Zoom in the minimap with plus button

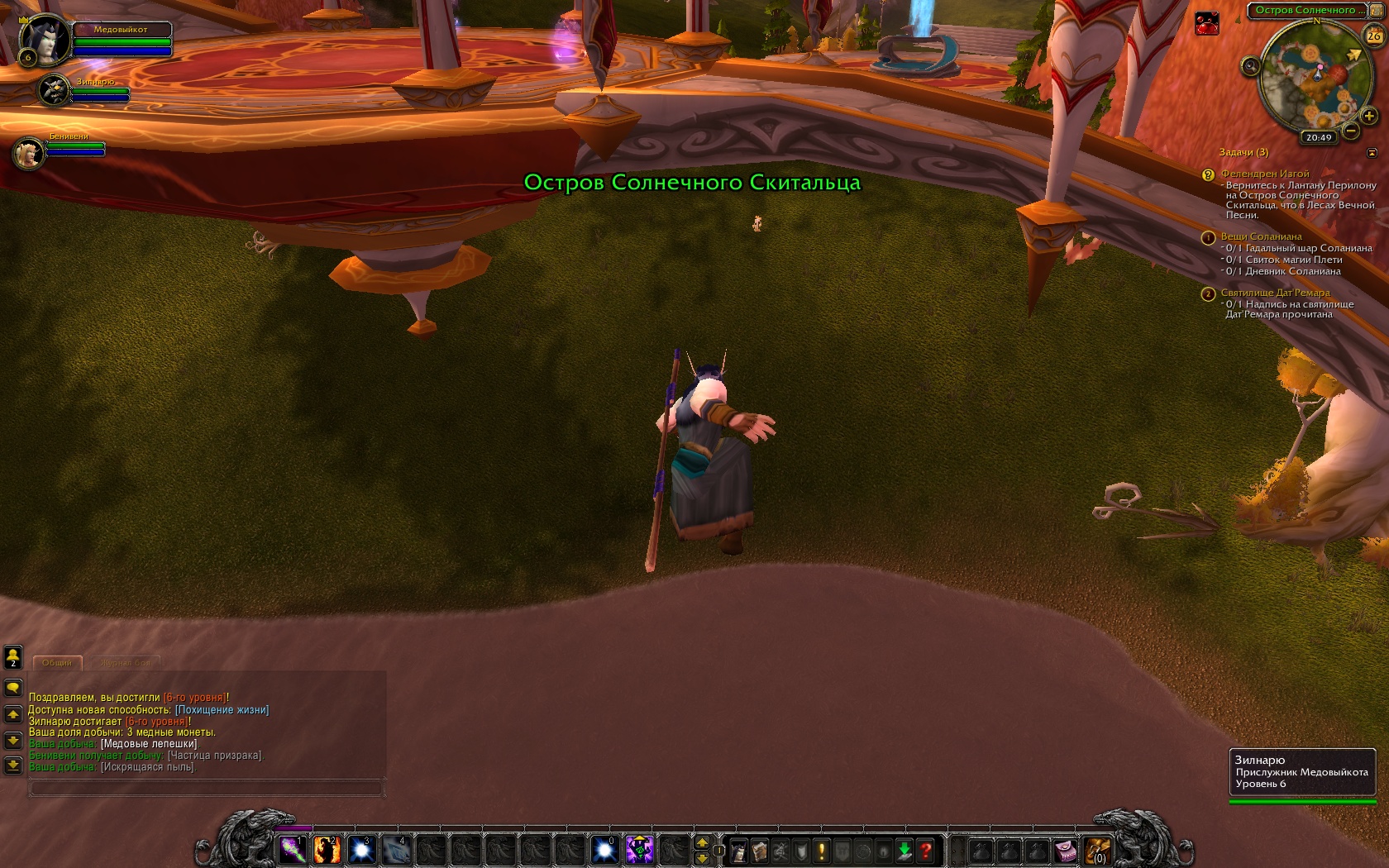[x=1368, y=116]
